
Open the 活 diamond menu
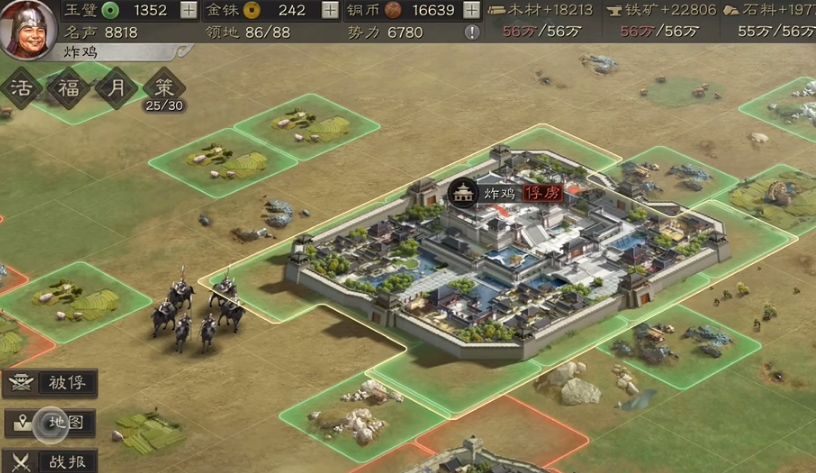pos(21,88)
